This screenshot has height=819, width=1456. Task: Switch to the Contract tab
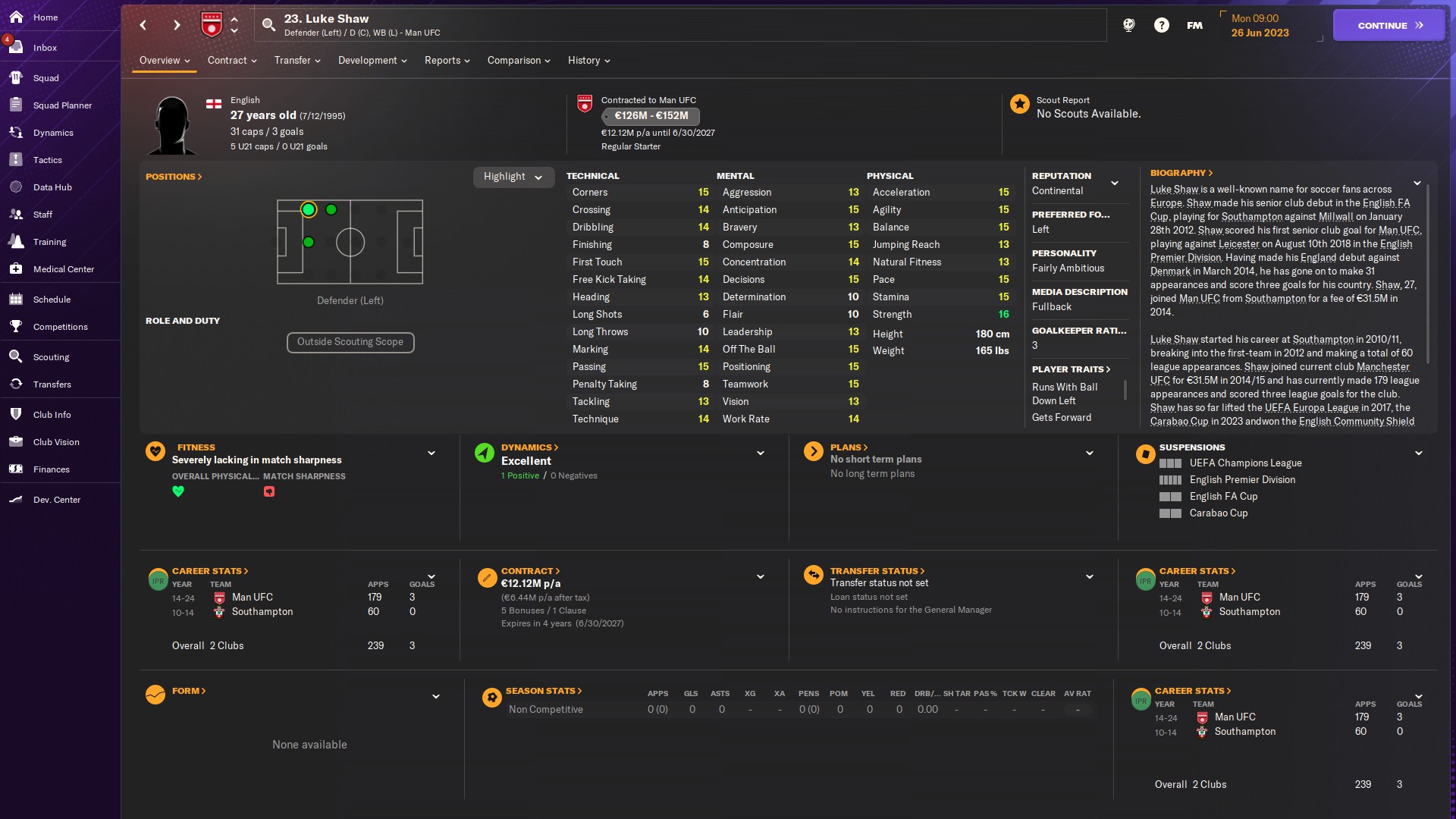(228, 61)
